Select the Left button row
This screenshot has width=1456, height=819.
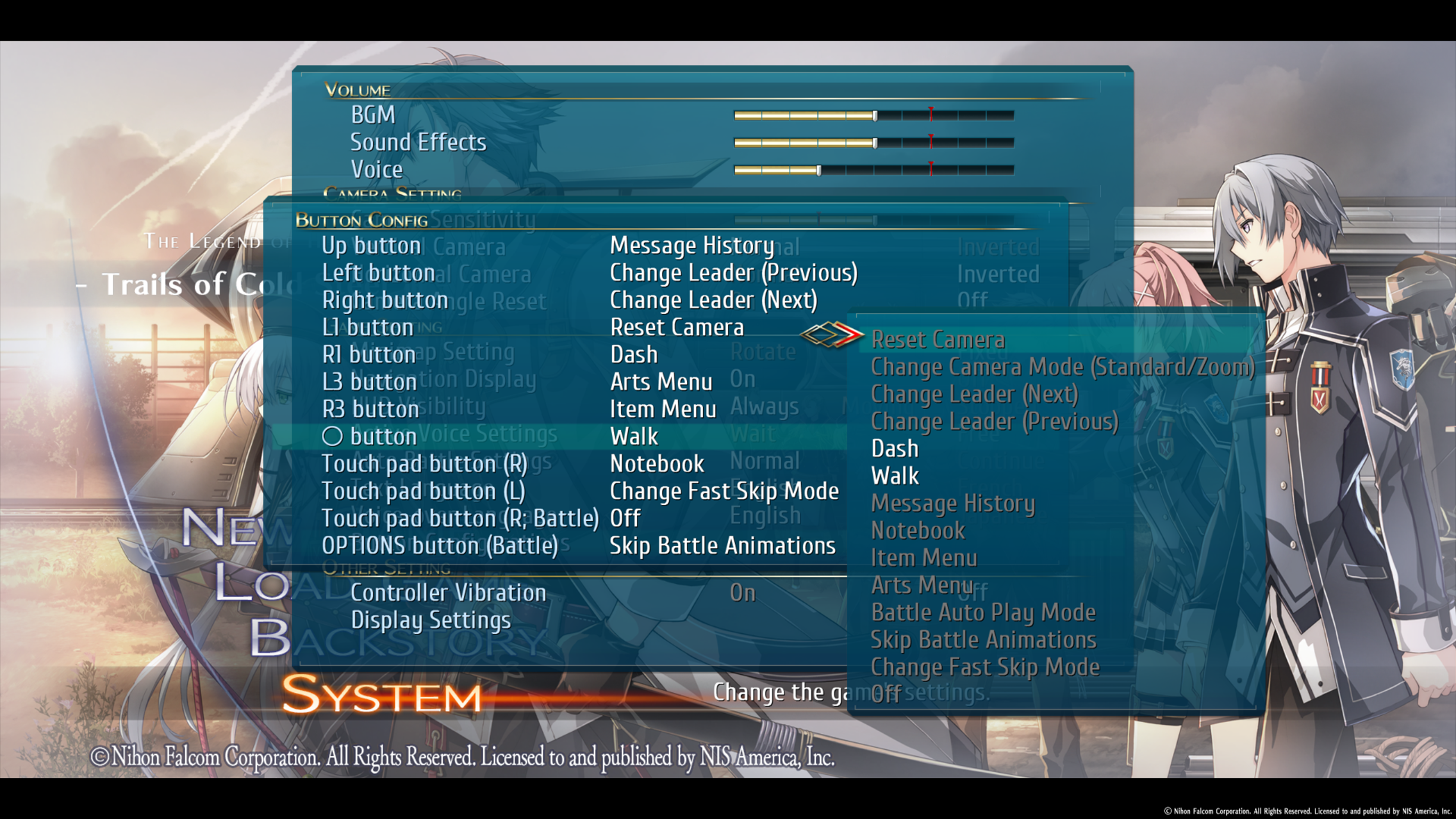[x=377, y=272]
